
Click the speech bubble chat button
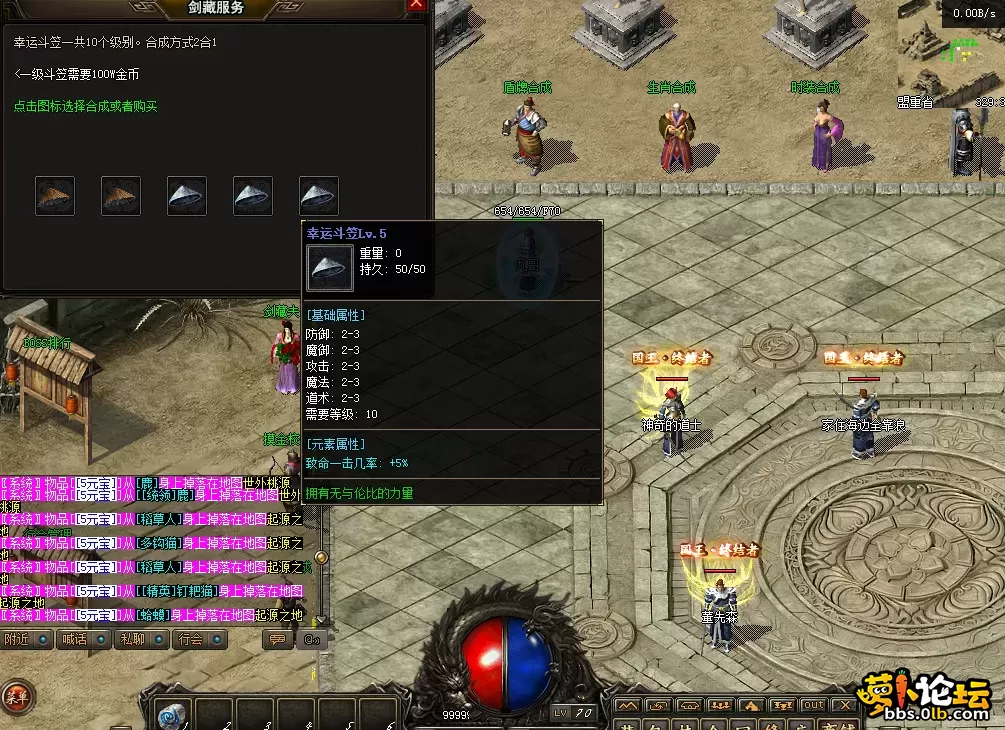(x=279, y=639)
